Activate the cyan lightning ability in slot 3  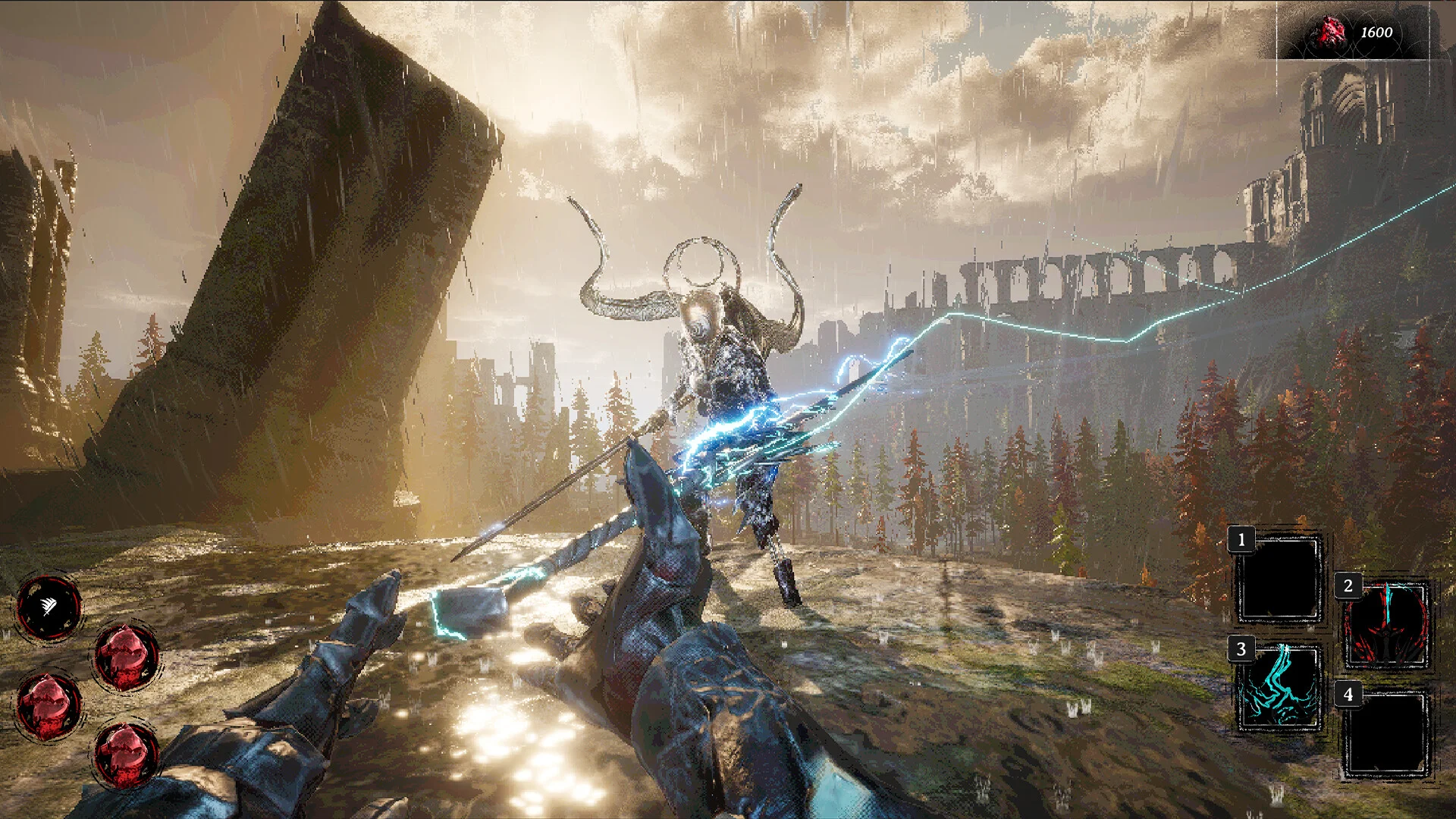pos(1280,689)
